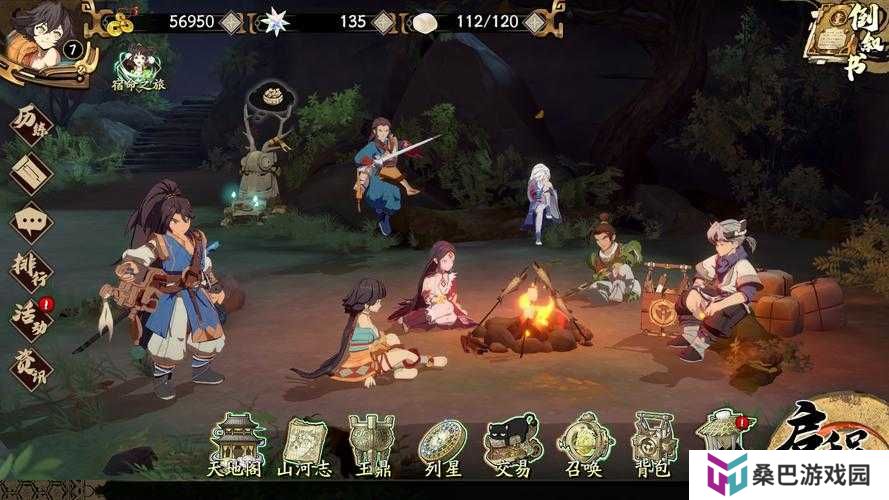Screen dimensions: 889x500
Task: Enter the 天地阁 pavilion
Action: (238, 443)
